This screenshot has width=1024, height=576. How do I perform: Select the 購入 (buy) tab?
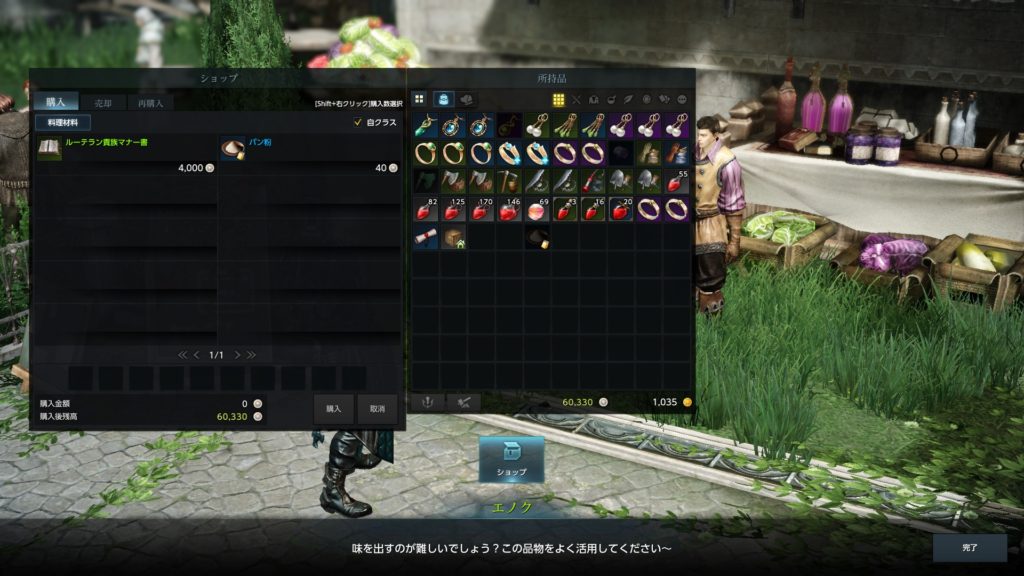[x=55, y=102]
